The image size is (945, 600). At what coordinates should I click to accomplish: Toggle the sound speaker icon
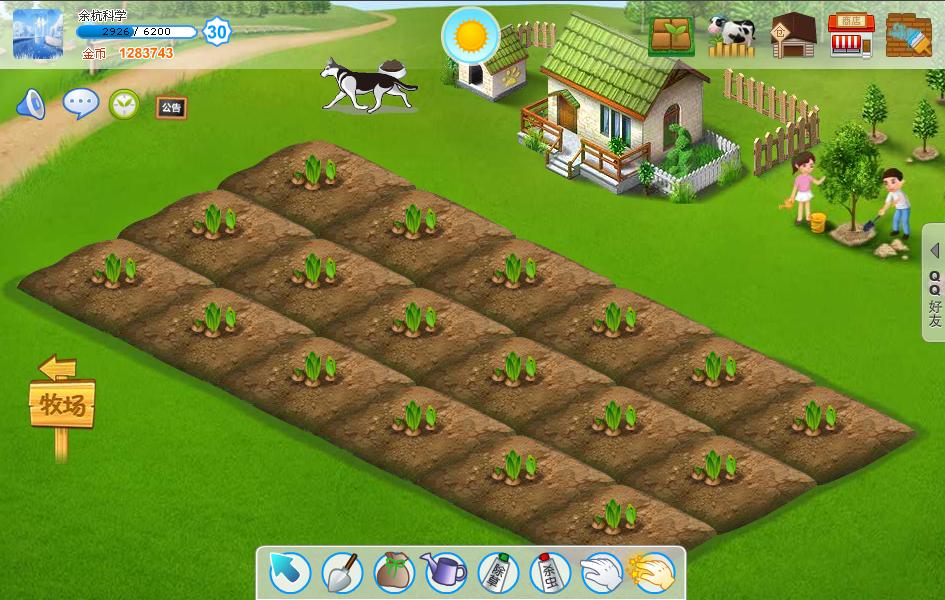pyautogui.click(x=31, y=104)
